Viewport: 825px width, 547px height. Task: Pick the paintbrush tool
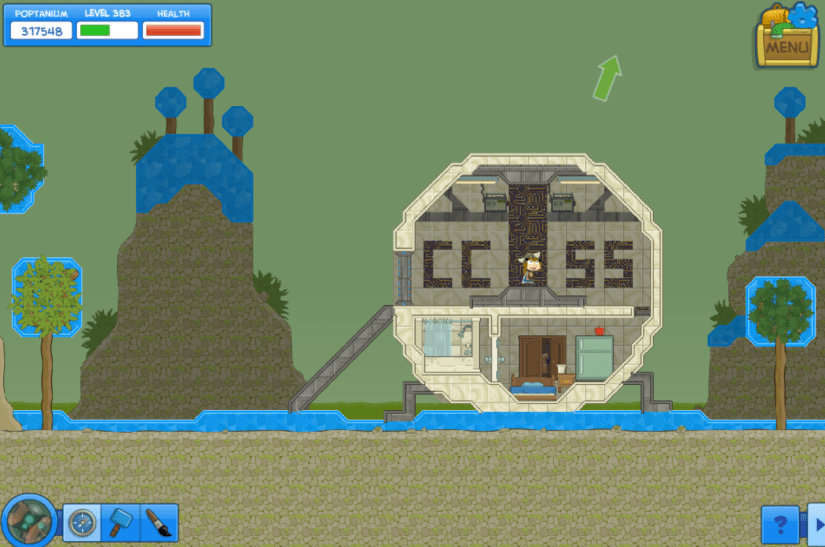(x=157, y=522)
